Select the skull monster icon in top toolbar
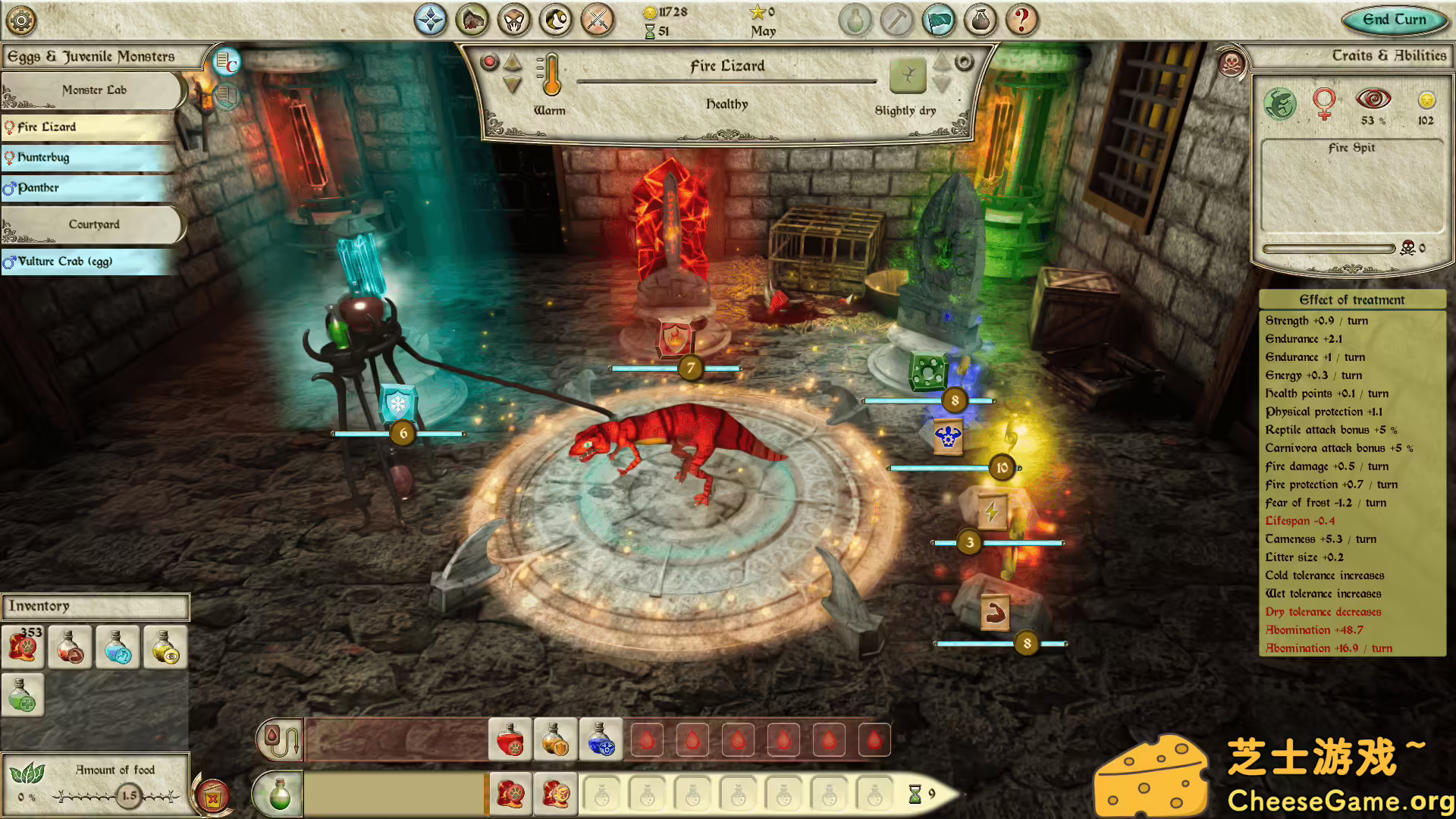This screenshot has width=1456, height=819. (x=514, y=20)
